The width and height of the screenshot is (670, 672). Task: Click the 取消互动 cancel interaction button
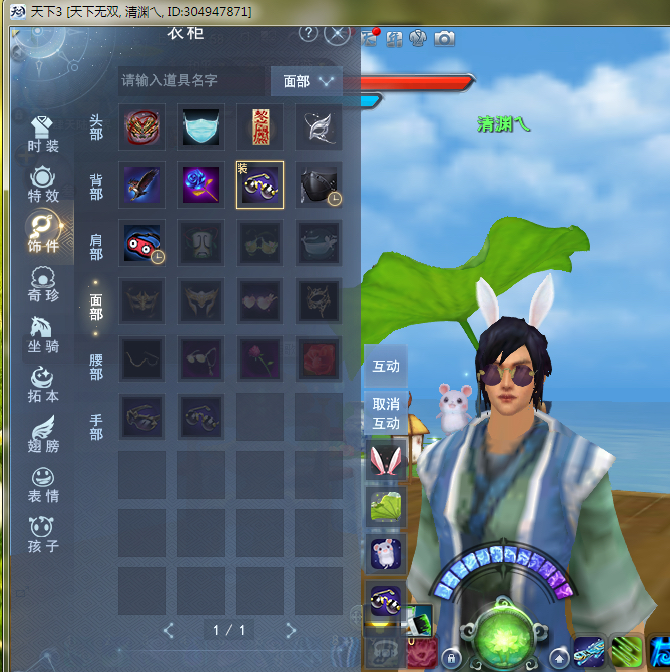(386, 414)
